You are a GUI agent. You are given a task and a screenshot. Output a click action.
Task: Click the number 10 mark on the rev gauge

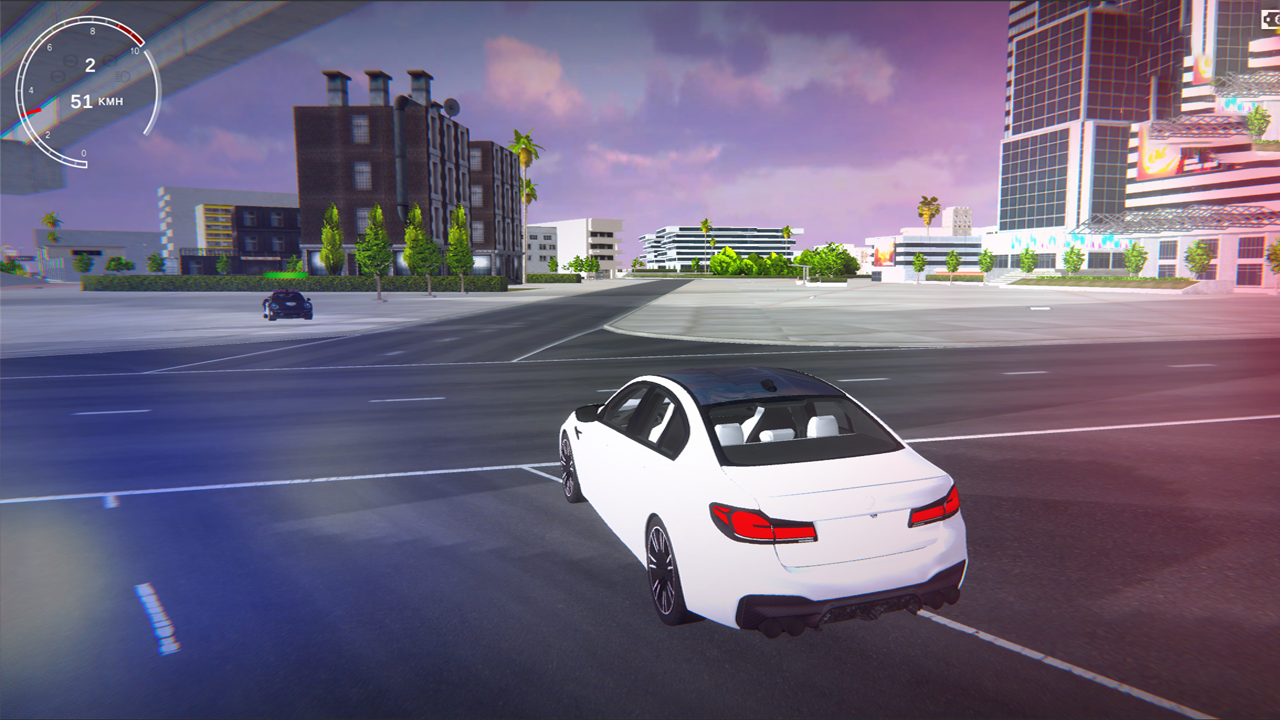pos(135,50)
